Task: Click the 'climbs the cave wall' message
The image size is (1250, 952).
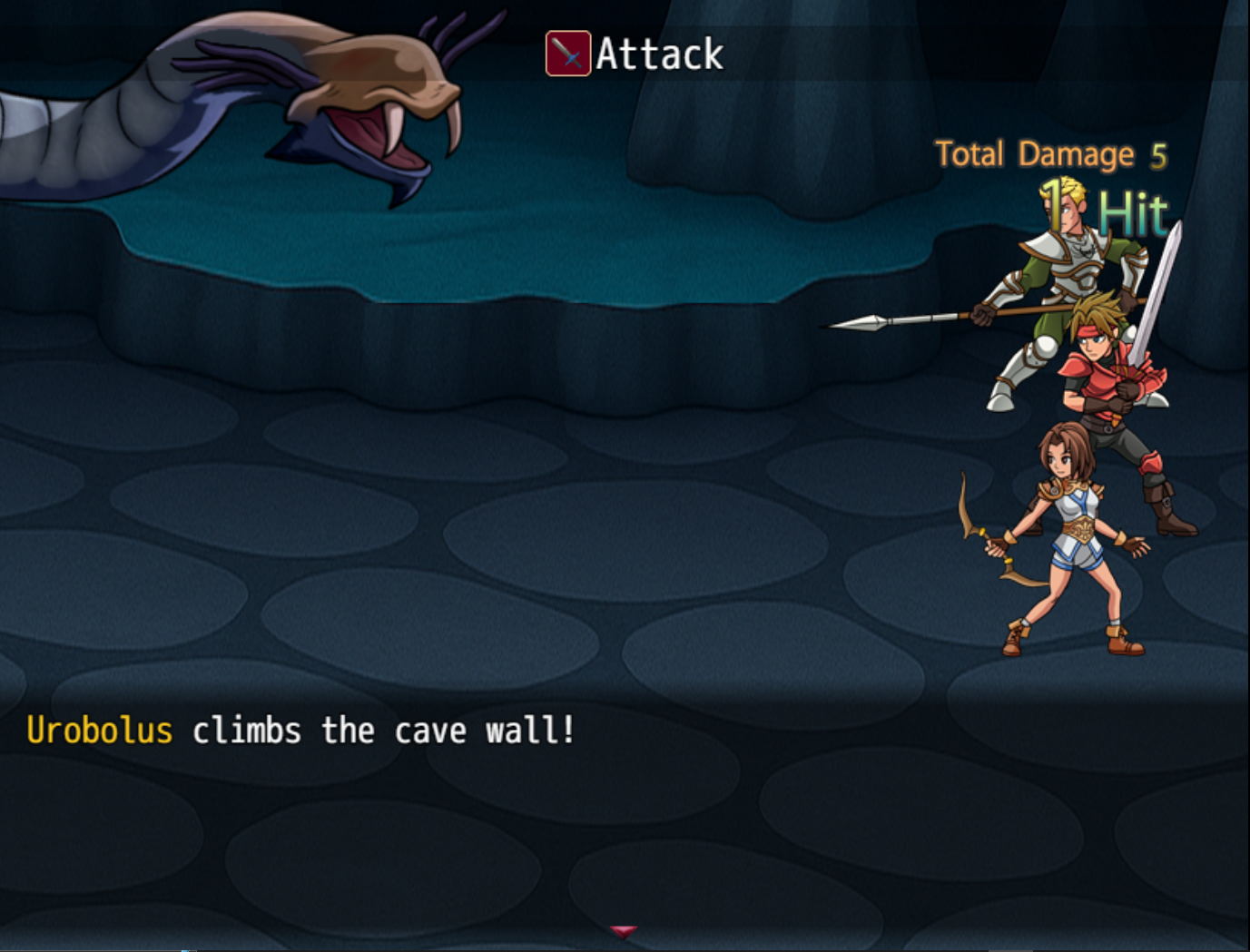Action: click(x=381, y=730)
